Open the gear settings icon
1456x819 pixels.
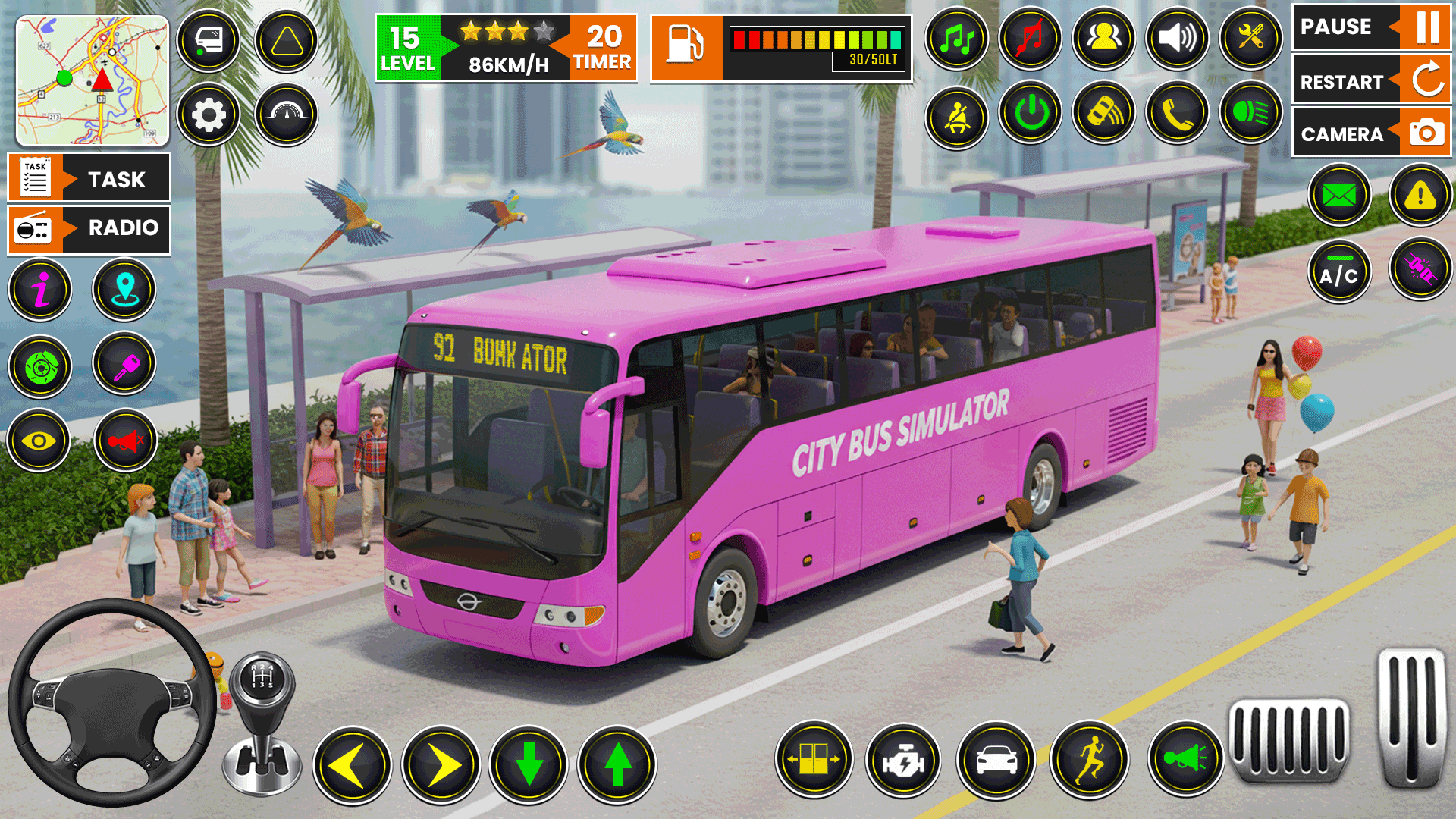[x=209, y=115]
